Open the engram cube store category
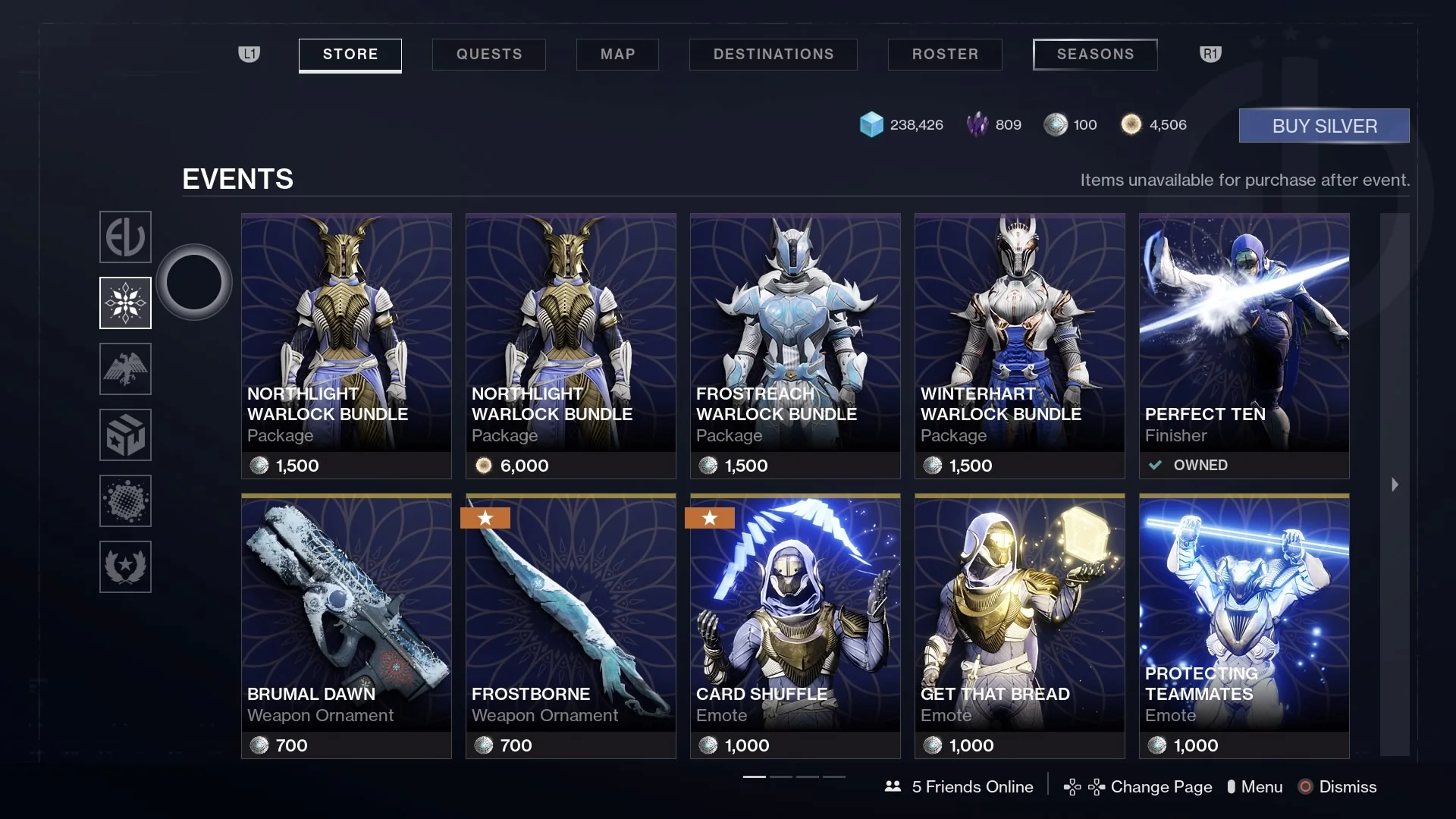 point(125,435)
